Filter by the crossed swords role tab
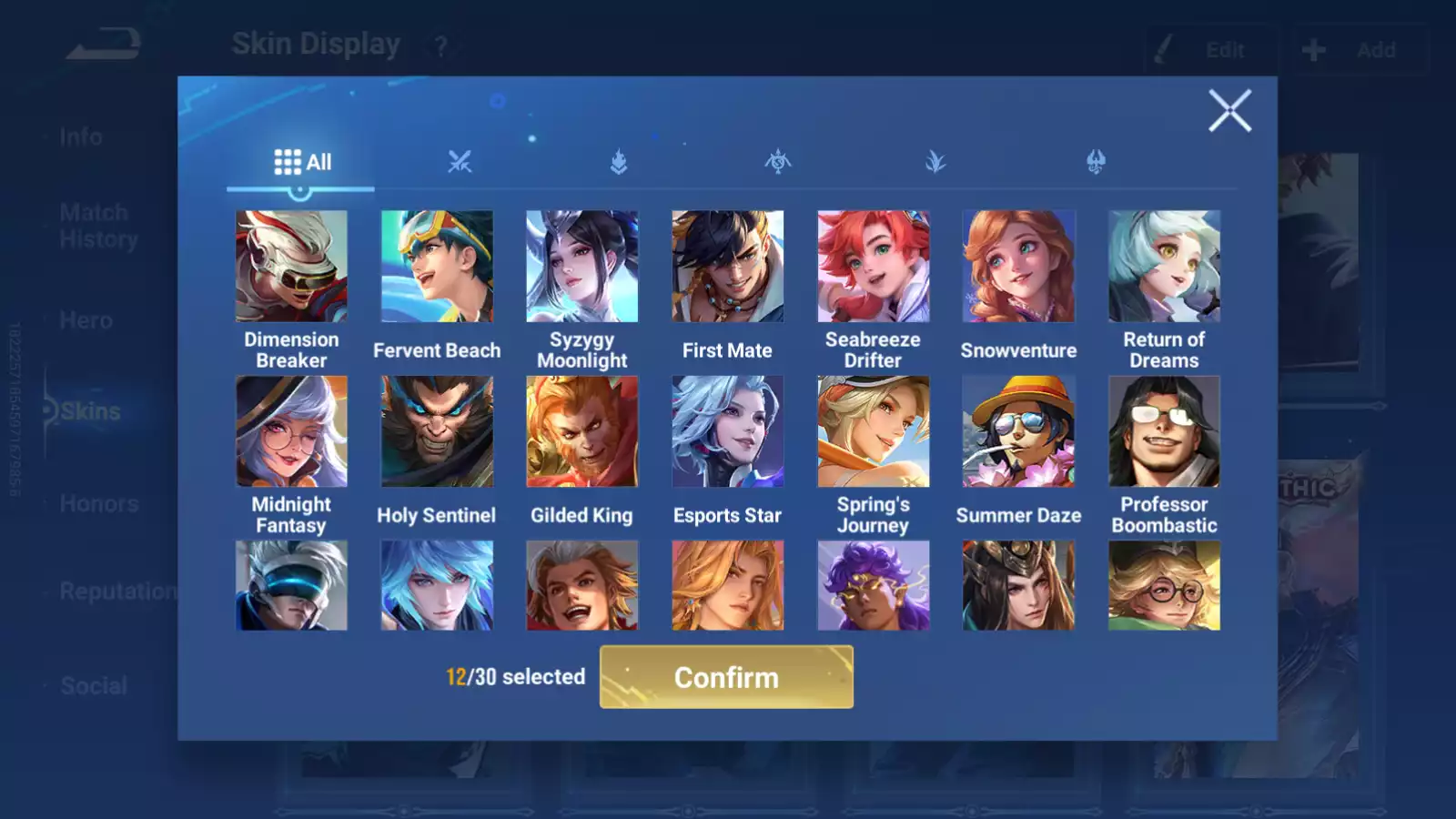 (460, 163)
